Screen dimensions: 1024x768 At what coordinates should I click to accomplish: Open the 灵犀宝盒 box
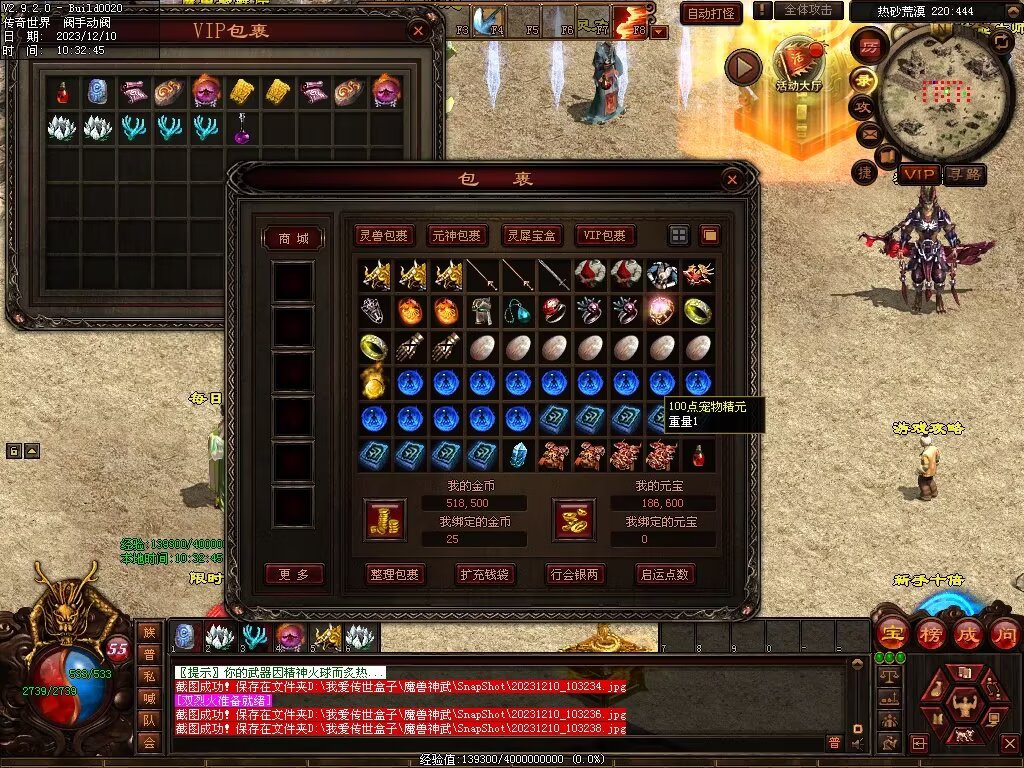531,236
